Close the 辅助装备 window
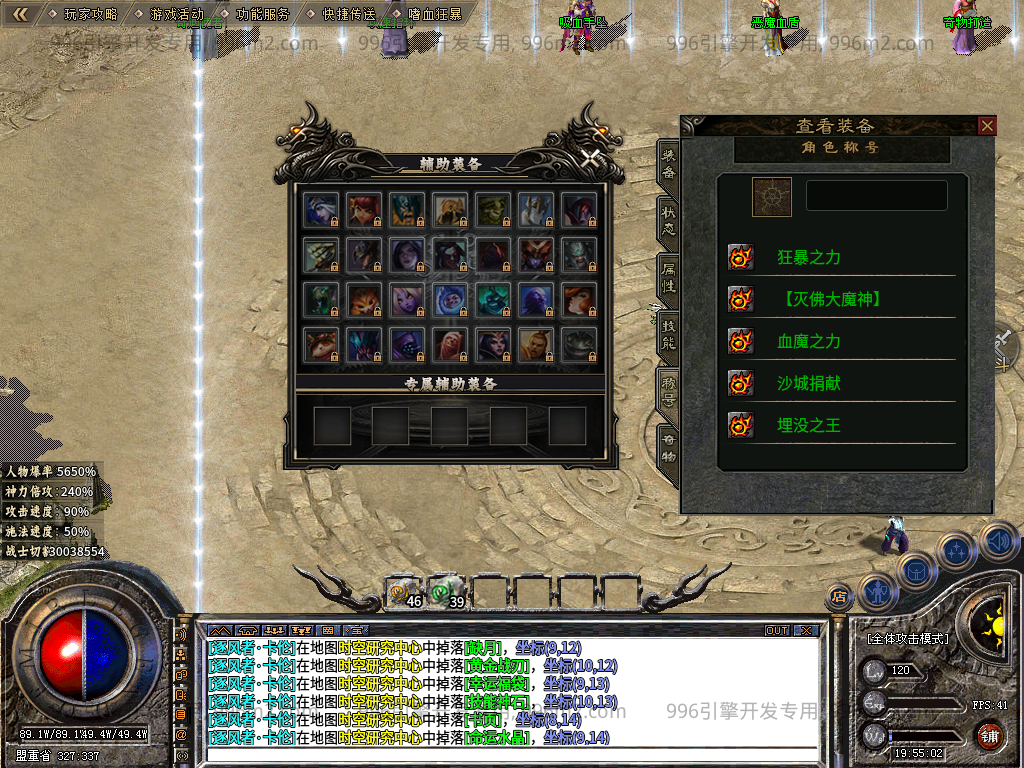This screenshot has width=1024, height=768. [x=591, y=157]
